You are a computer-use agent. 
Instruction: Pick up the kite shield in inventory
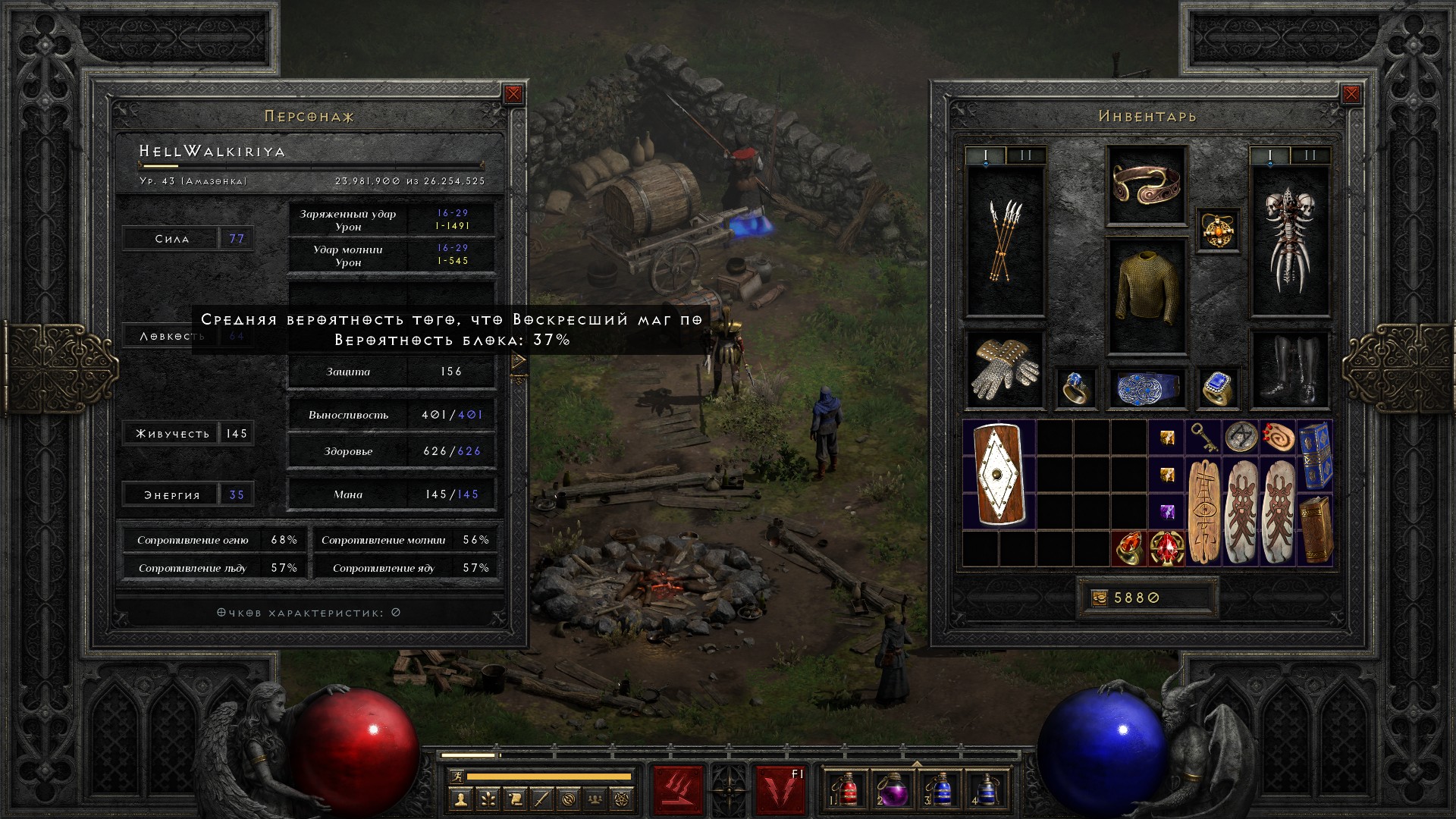(x=999, y=475)
